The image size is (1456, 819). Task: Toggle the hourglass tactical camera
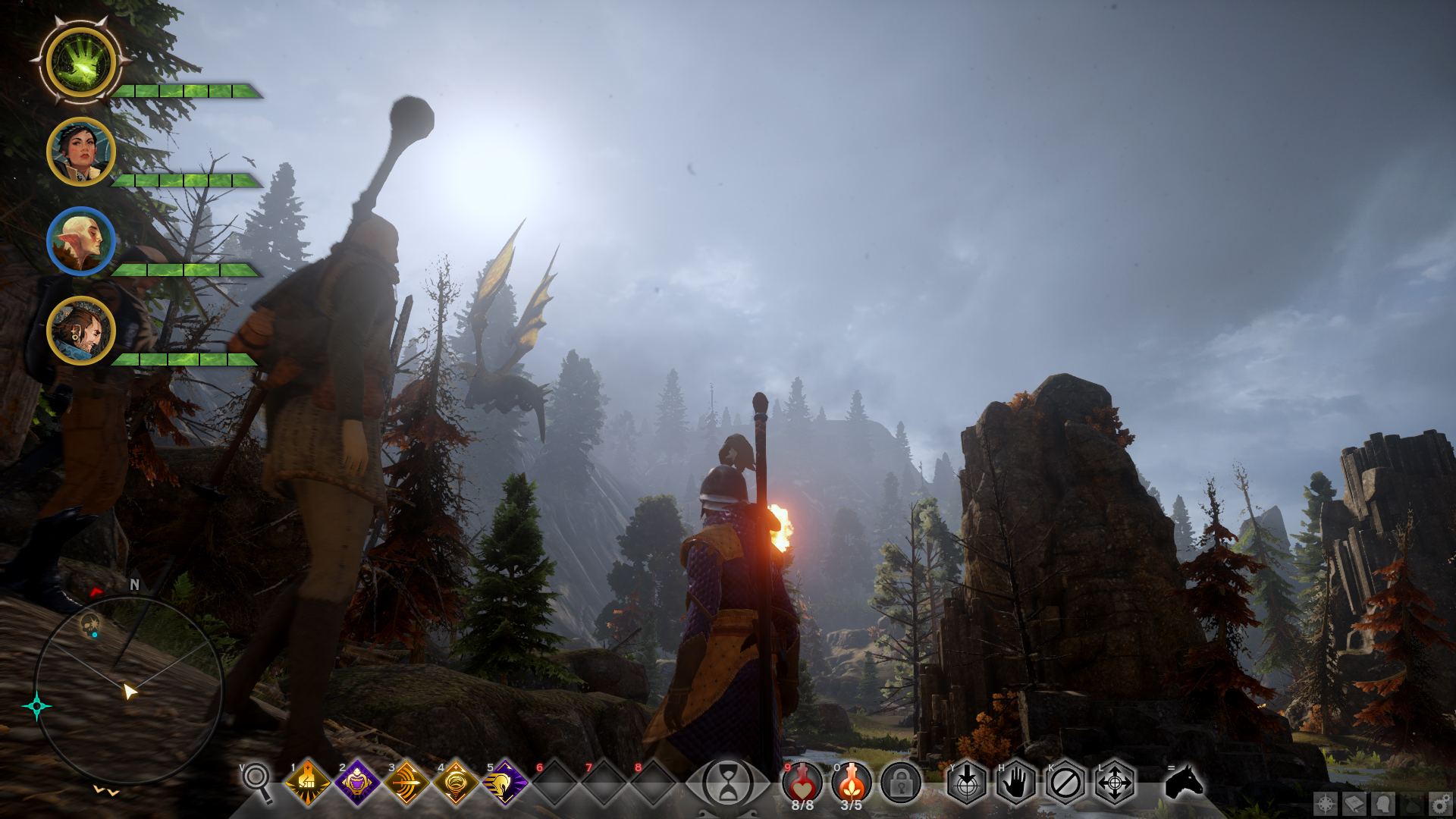pos(727,783)
